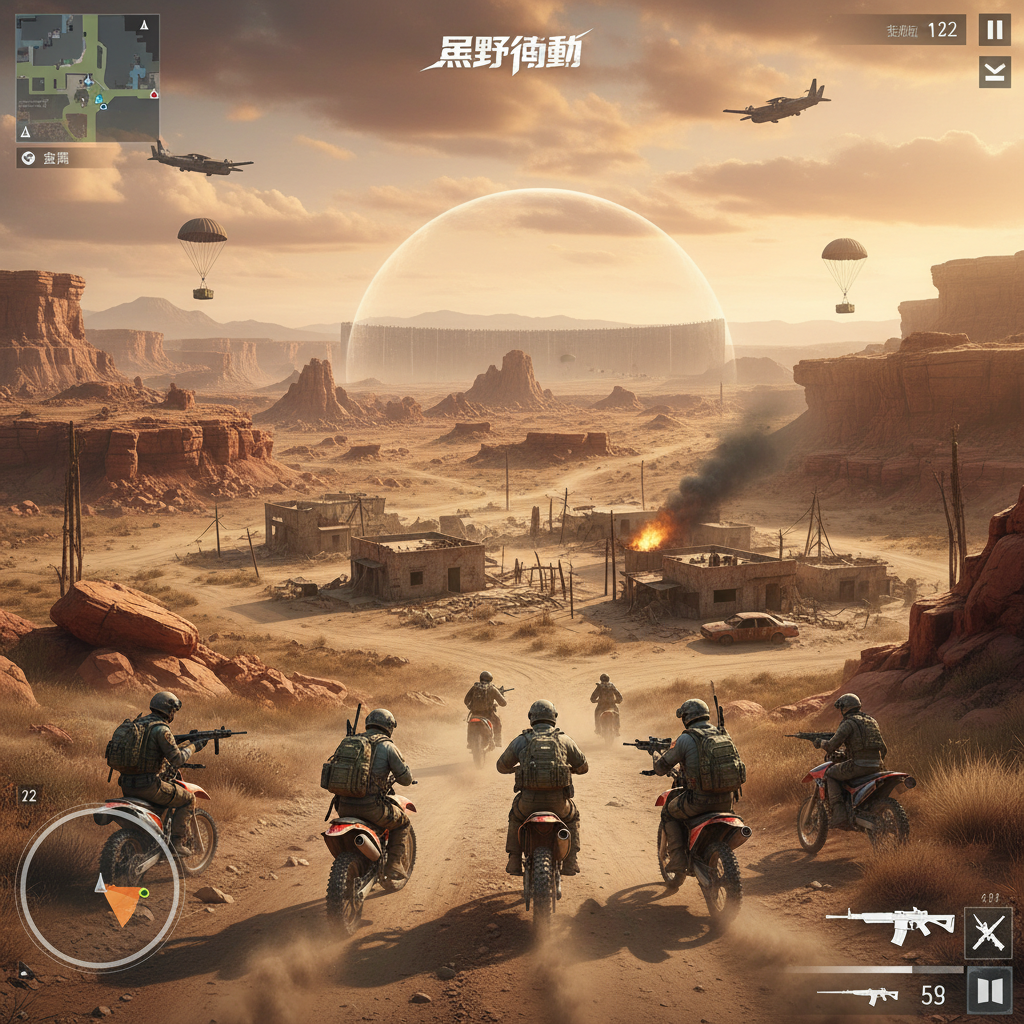Open the minimap
The height and width of the screenshot is (1024, 1024).
pyautogui.click(x=87, y=77)
